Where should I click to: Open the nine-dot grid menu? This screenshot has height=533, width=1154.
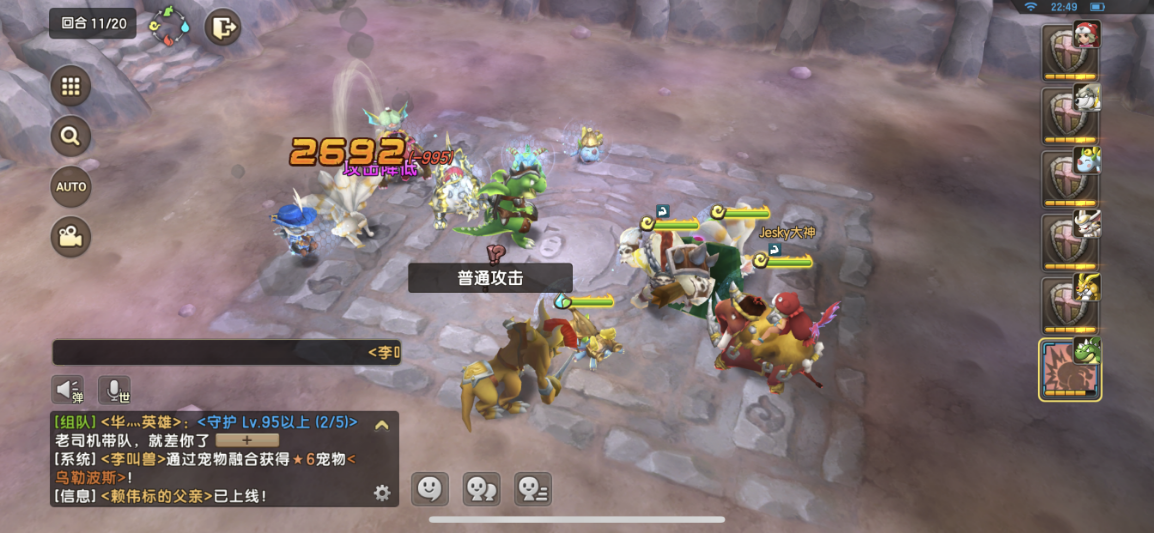coord(70,87)
